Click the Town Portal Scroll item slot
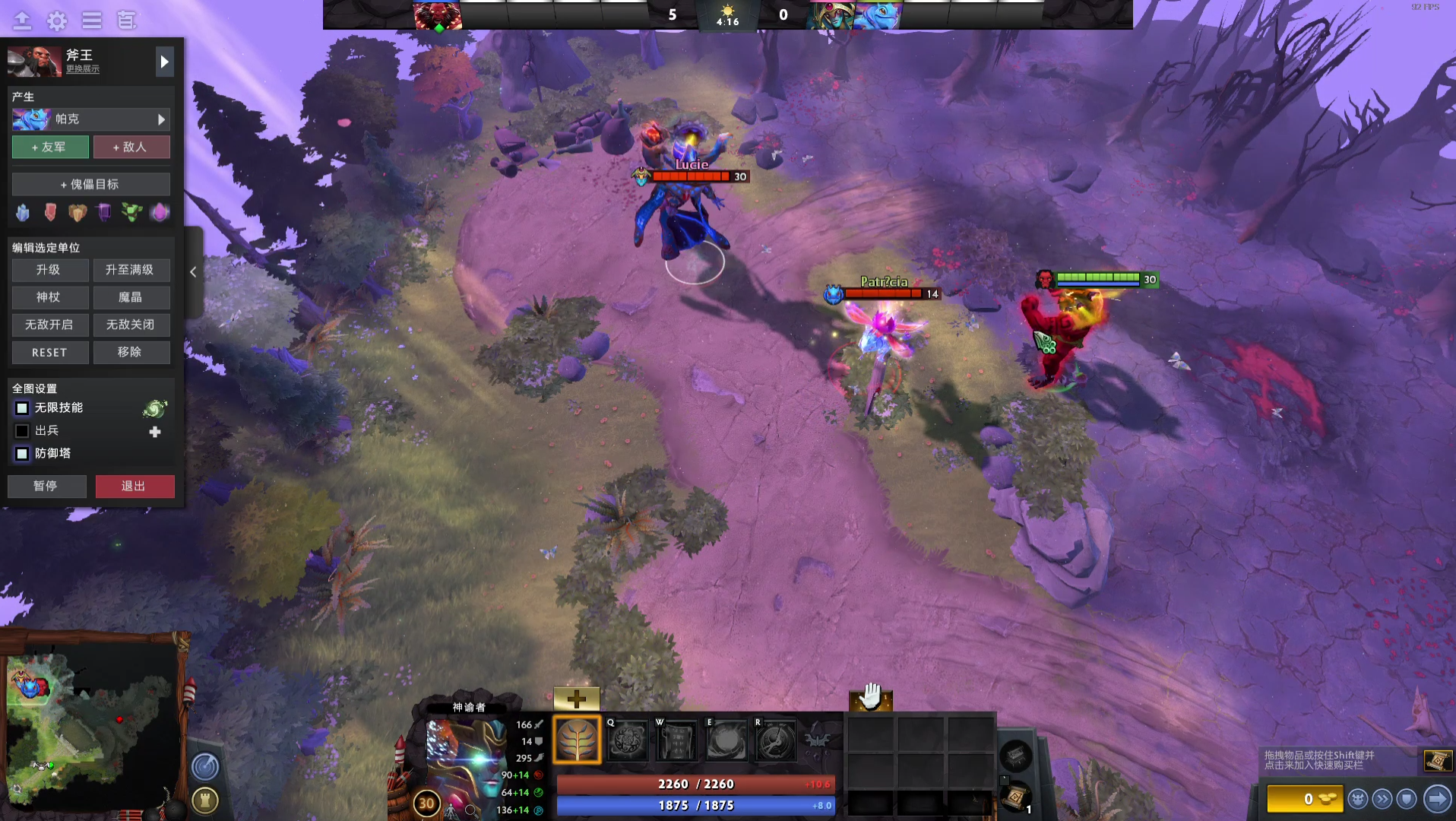This screenshot has width=1456, height=821. point(1016,799)
